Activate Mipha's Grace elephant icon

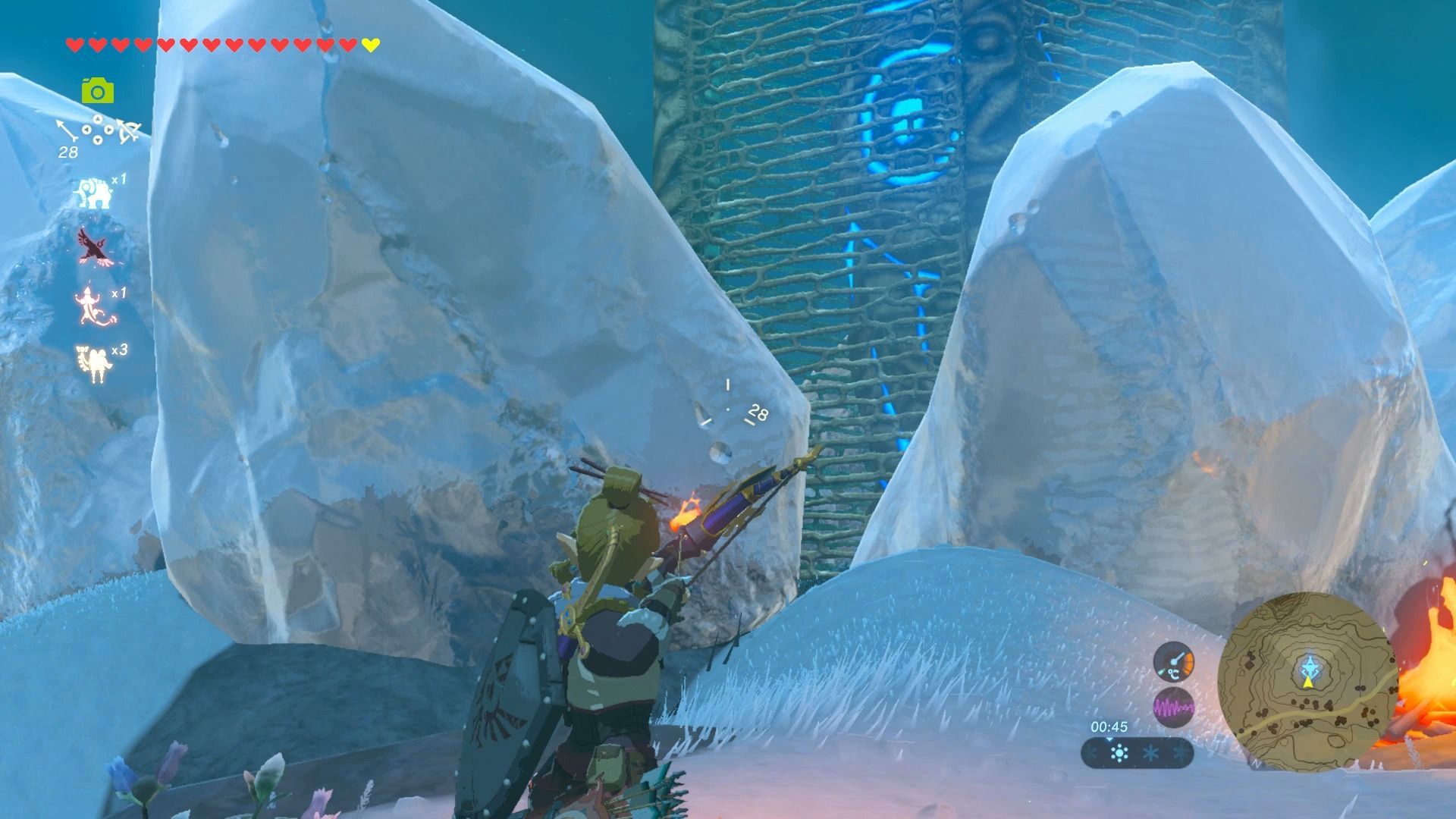[93, 193]
